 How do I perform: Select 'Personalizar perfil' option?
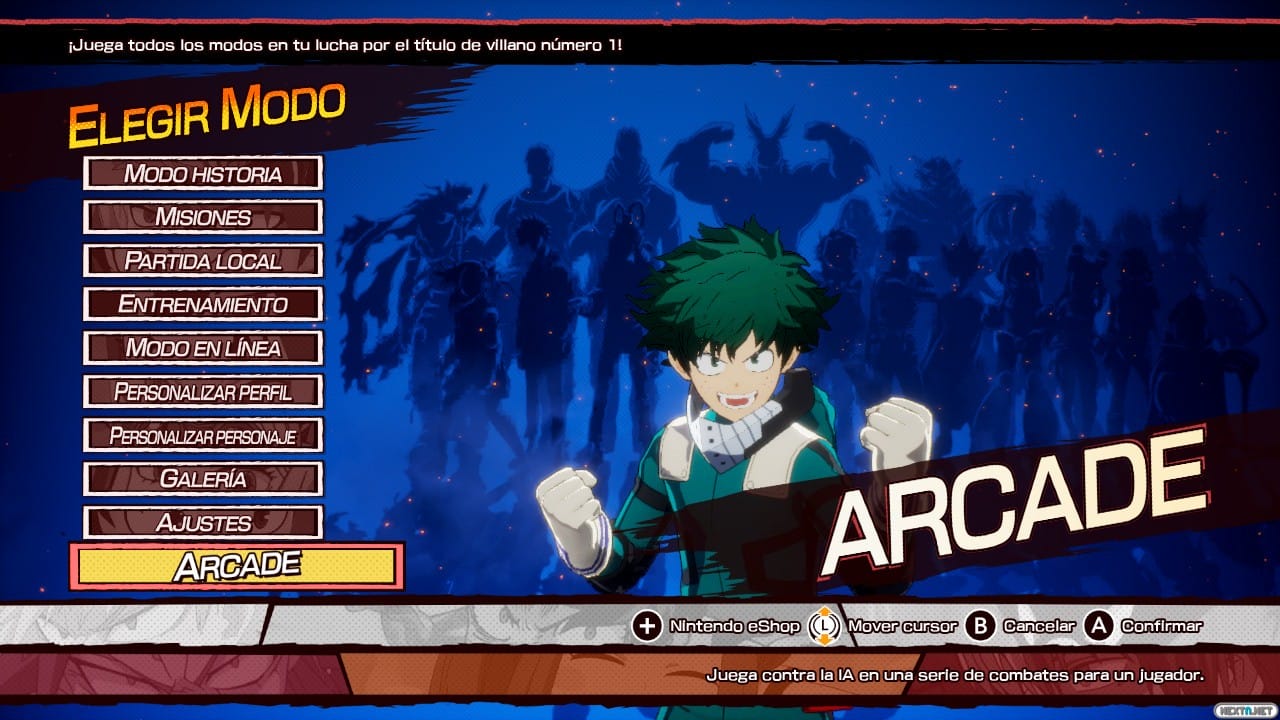click(x=203, y=392)
